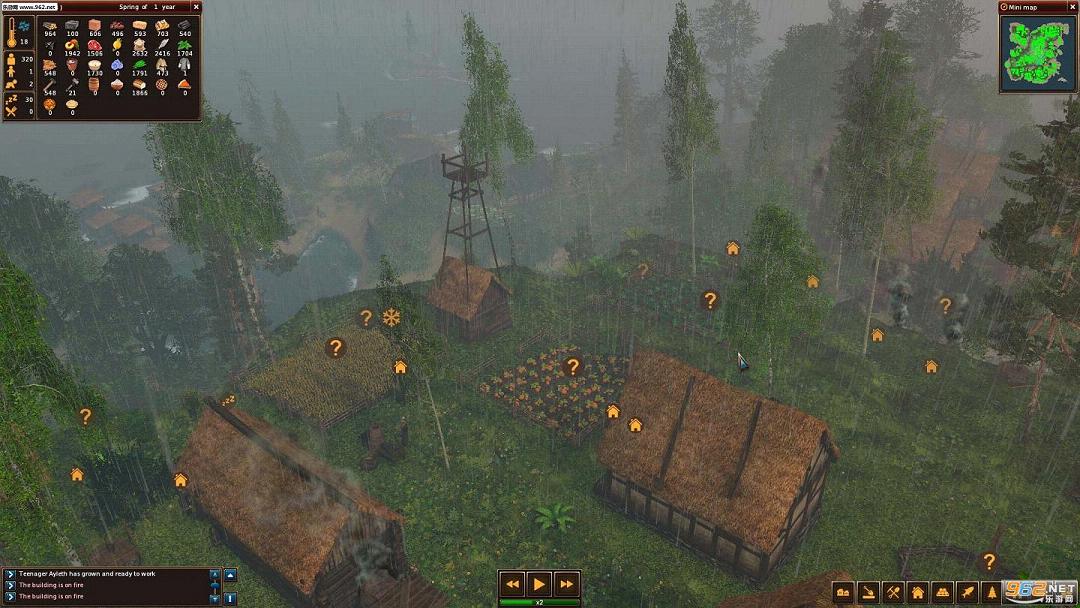Open the stacked ingots menu
Image resolution: width=1080 pixels, height=608 pixels.
point(942,592)
